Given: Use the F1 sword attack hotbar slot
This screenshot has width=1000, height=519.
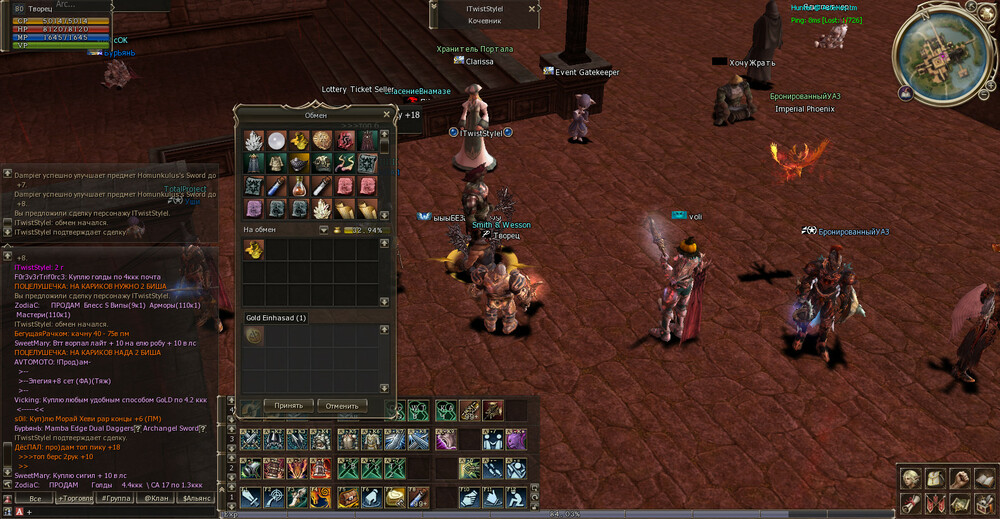Looking at the screenshot, I should point(249,495).
